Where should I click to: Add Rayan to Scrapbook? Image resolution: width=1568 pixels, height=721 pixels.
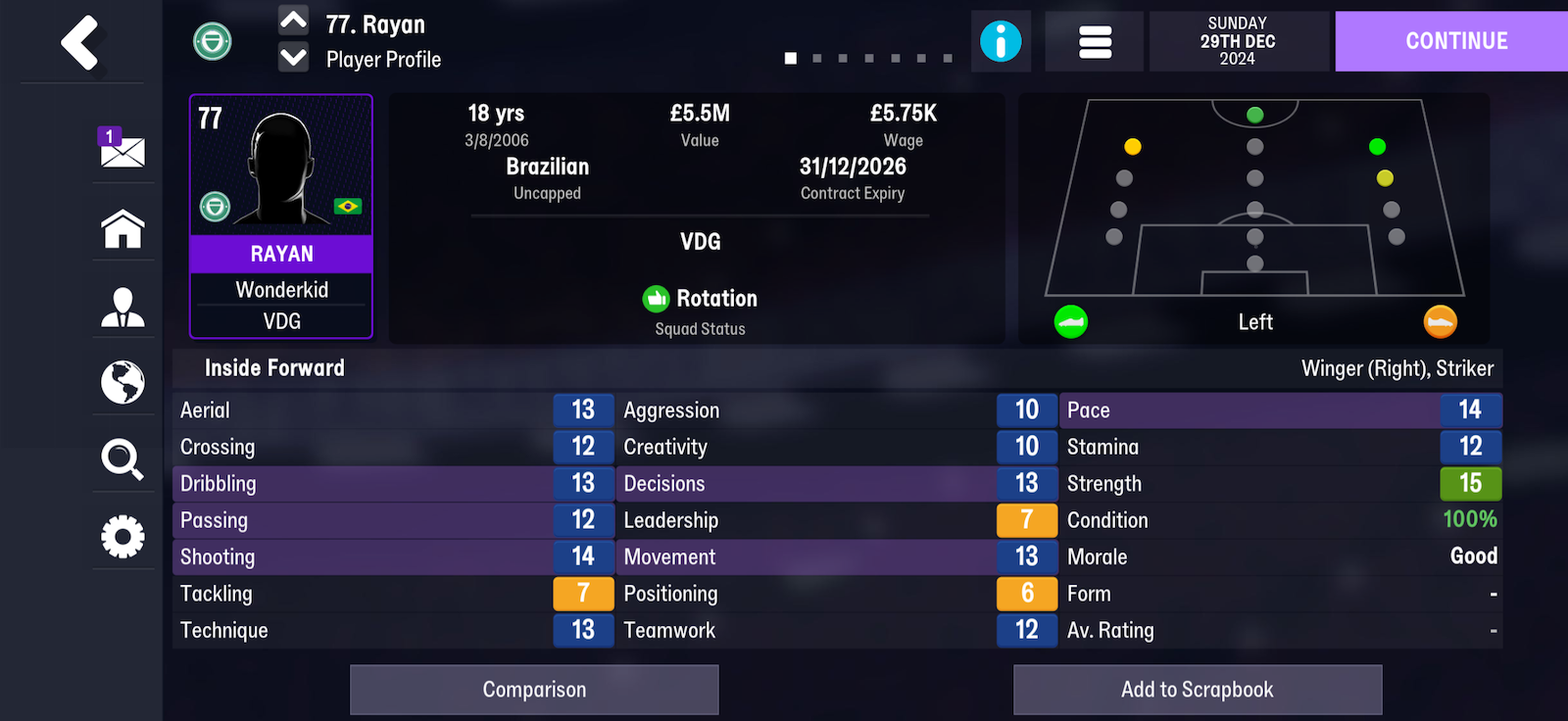point(1197,690)
